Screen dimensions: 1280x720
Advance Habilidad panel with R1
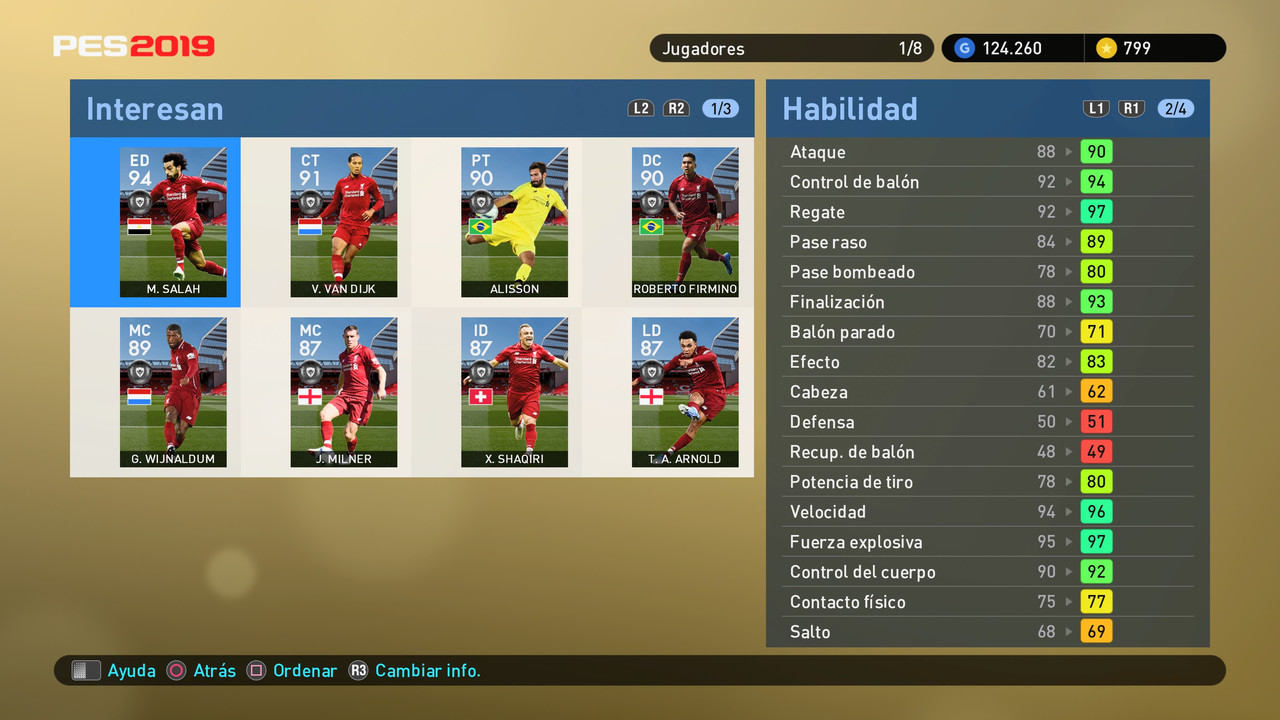[x=1131, y=108]
